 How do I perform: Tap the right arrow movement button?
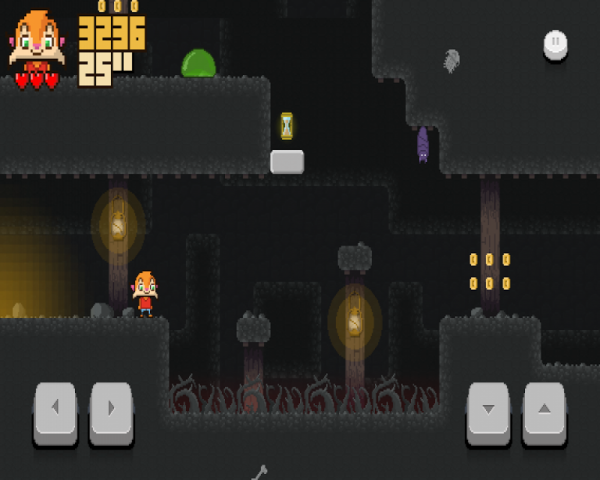pos(111,410)
